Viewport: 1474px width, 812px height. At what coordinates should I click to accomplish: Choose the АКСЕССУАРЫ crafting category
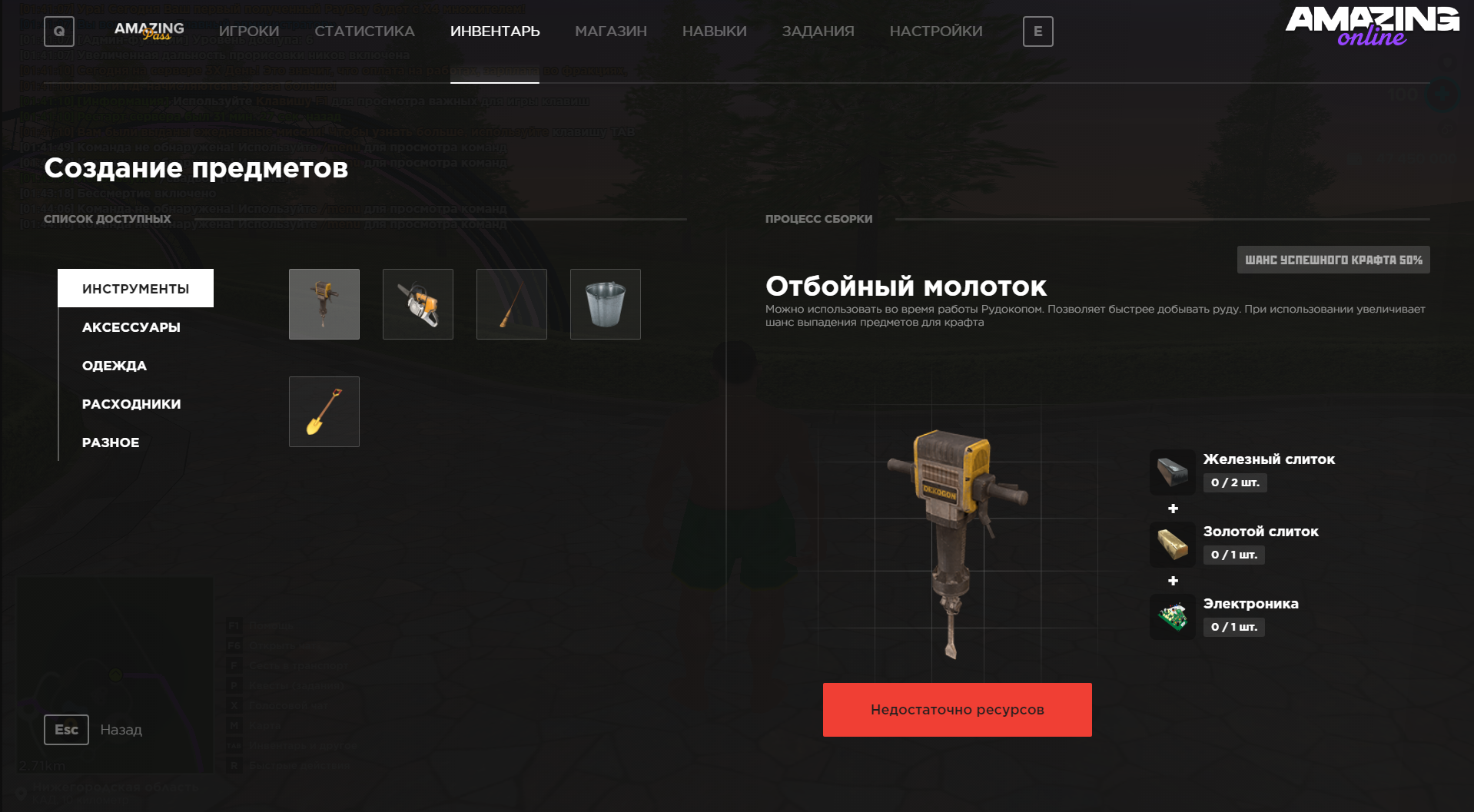click(x=131, y=327)
